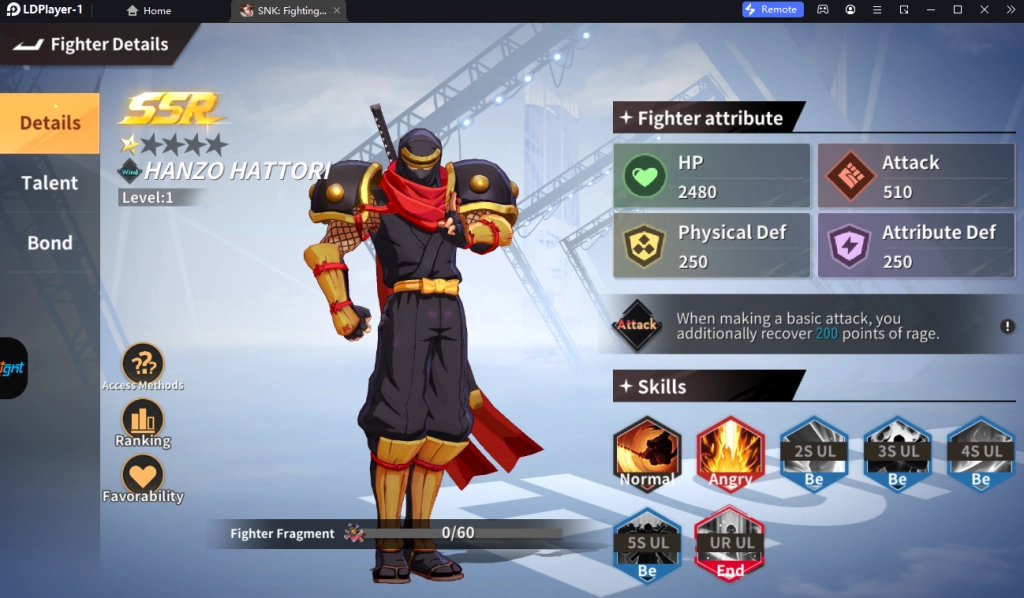Image resolution: width=1024 pixels, height=598 pixels.
Task: View the fighter Ranking
Action: pos(143,422)
